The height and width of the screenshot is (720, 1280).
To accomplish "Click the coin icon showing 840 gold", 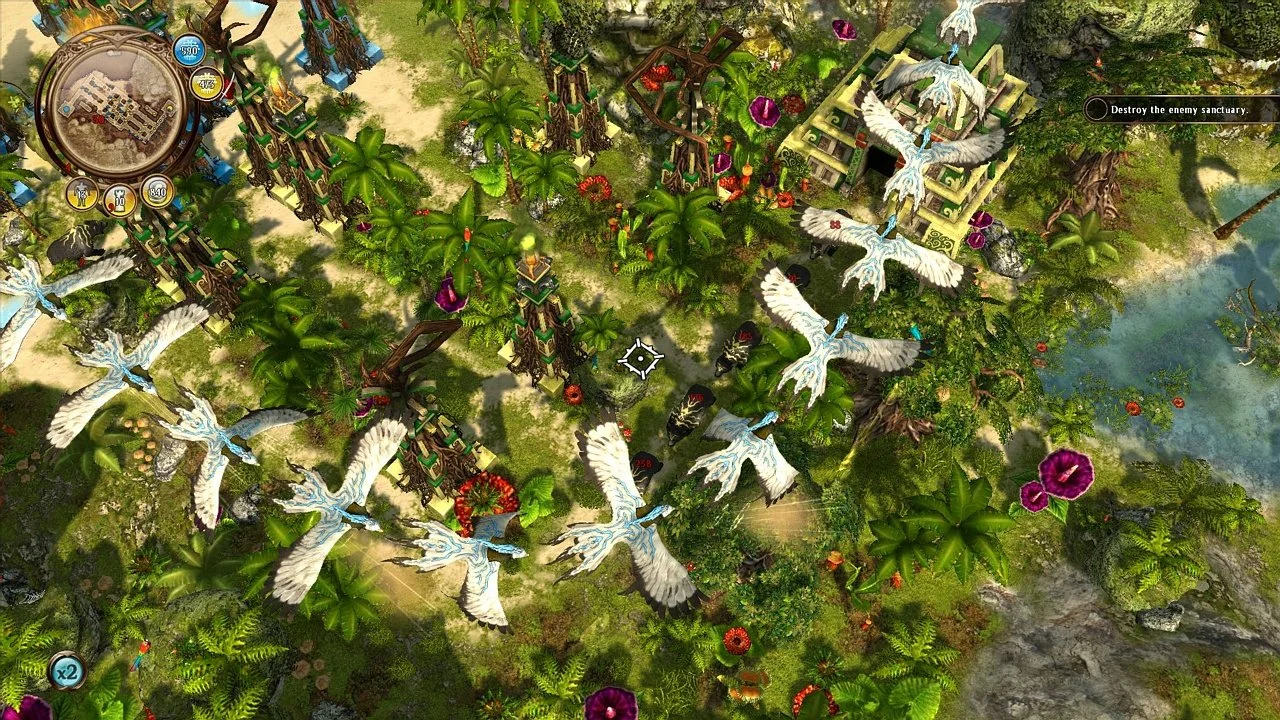I will point(158,189).
